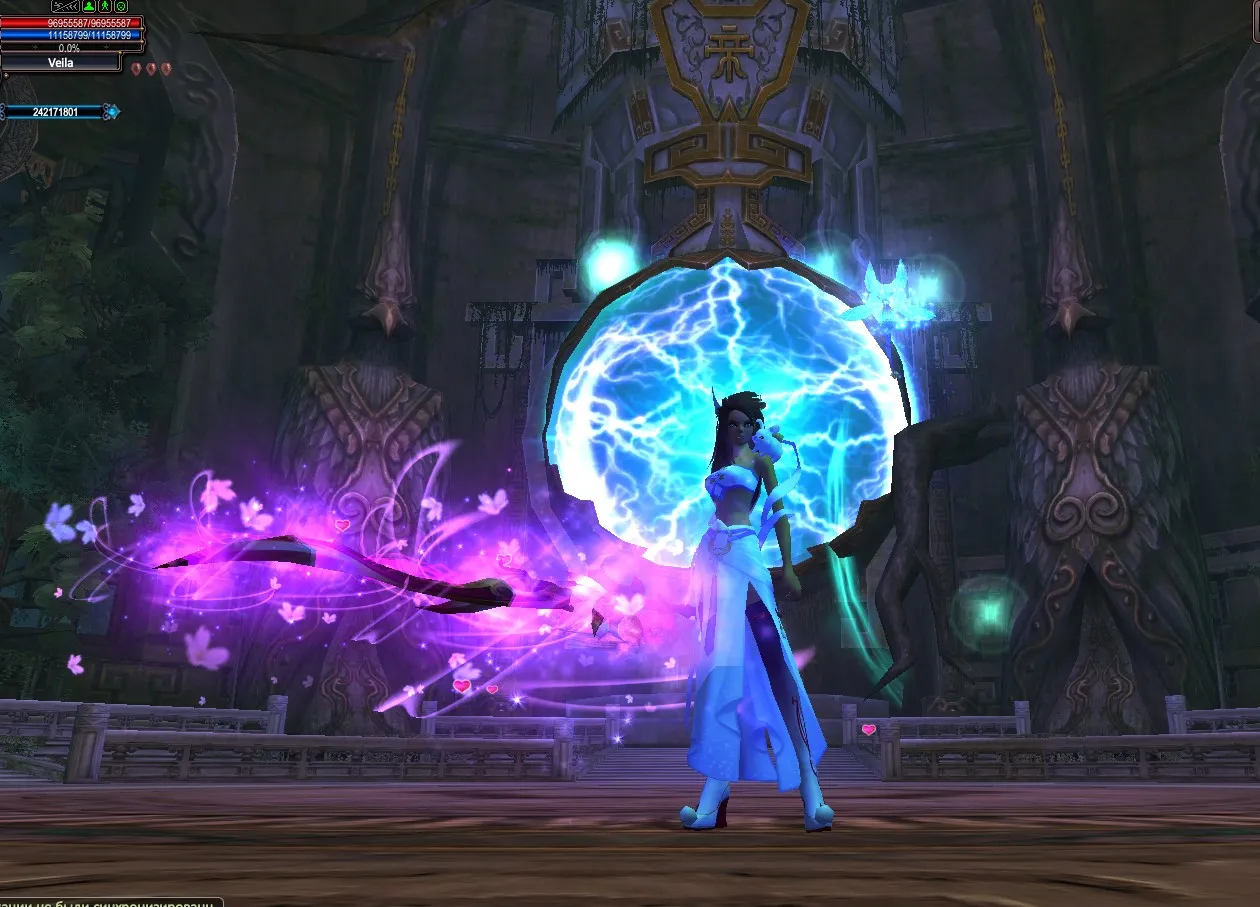Screen dimensions: 1260x907
Task: Open the green smiley face icon
Action: click(x=121, y=7)
